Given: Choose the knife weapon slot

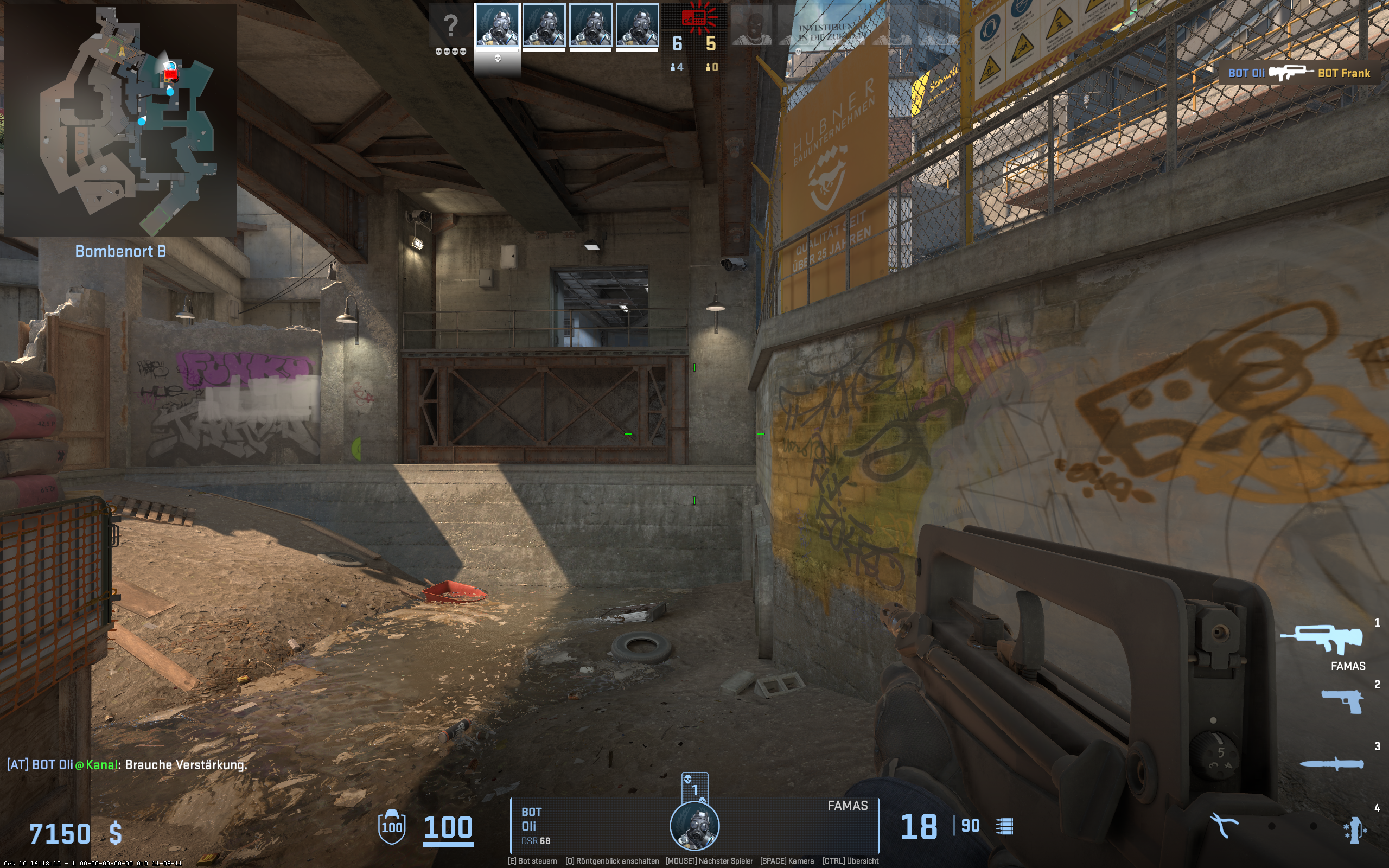Looking at the screenshot, I should coord(1331,764).
